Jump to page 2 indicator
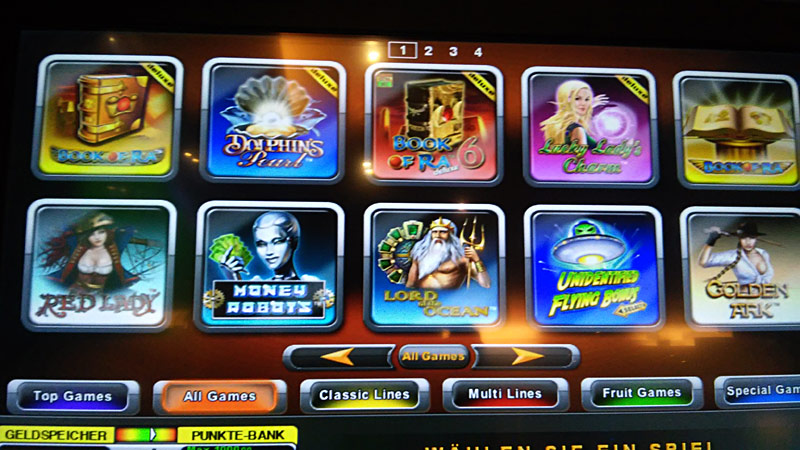The height and width of the screenshot is (450, 800). coord(428,50)
